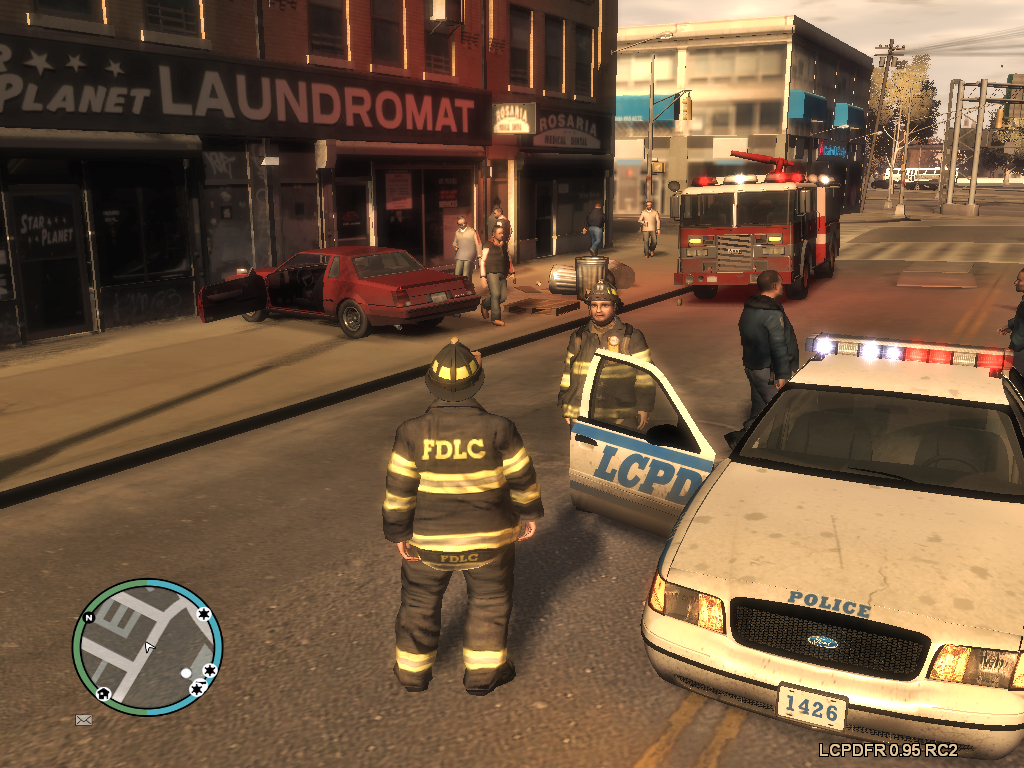
Task: Click the north compass marker on the minimap
Action: 88,618
